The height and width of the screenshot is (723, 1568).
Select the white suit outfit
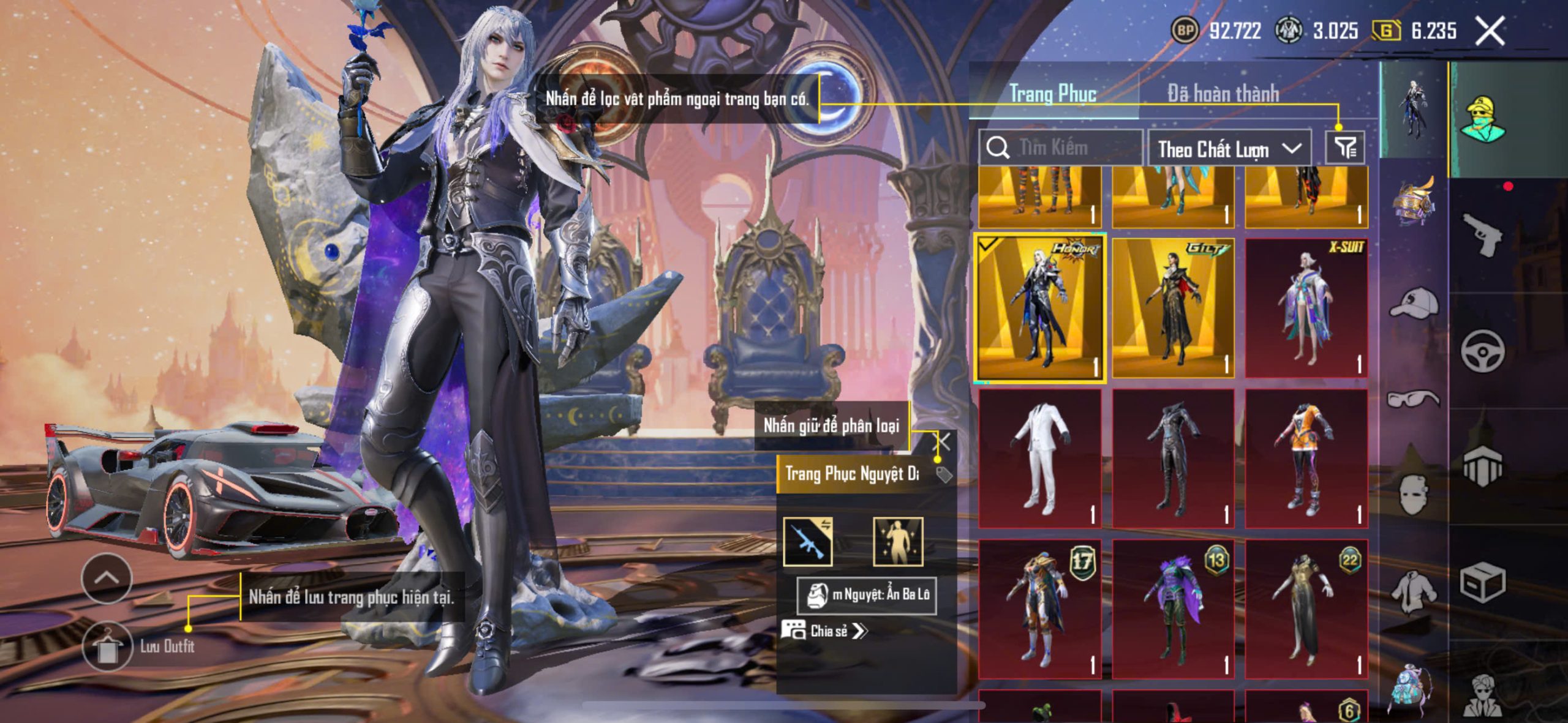(x=1040, y=459)
